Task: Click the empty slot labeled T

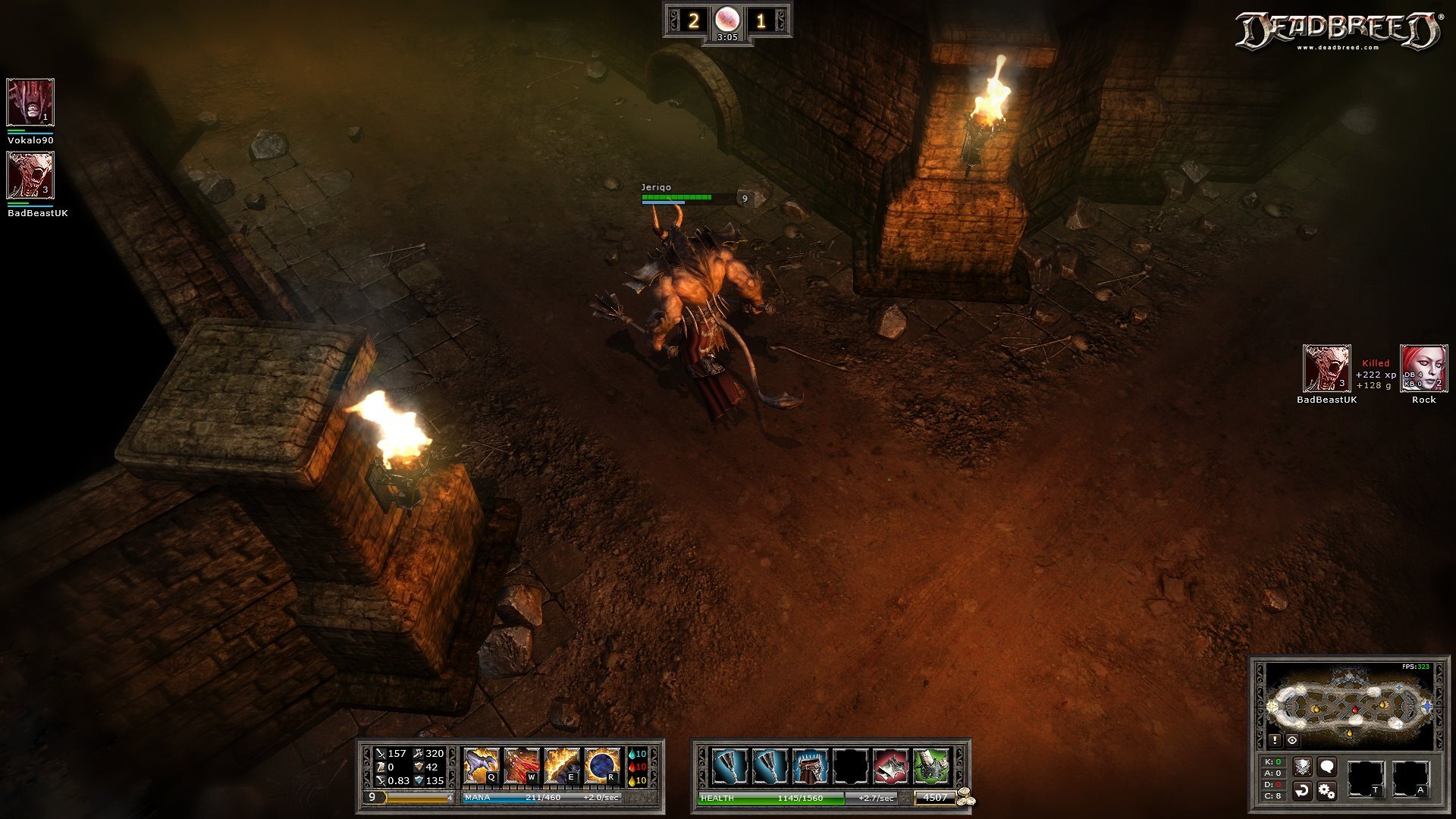Action: 1365,779
